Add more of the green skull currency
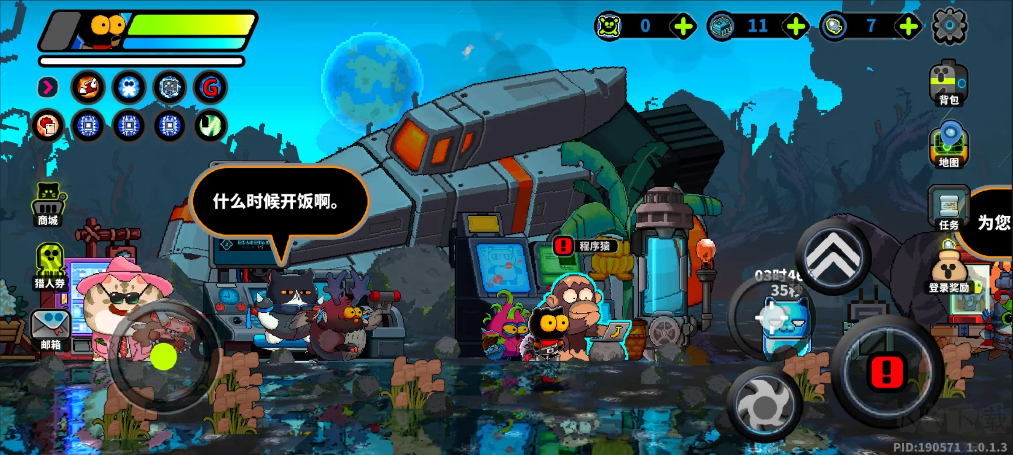This screenshot has height=455, width=1013. coord(684,26)
